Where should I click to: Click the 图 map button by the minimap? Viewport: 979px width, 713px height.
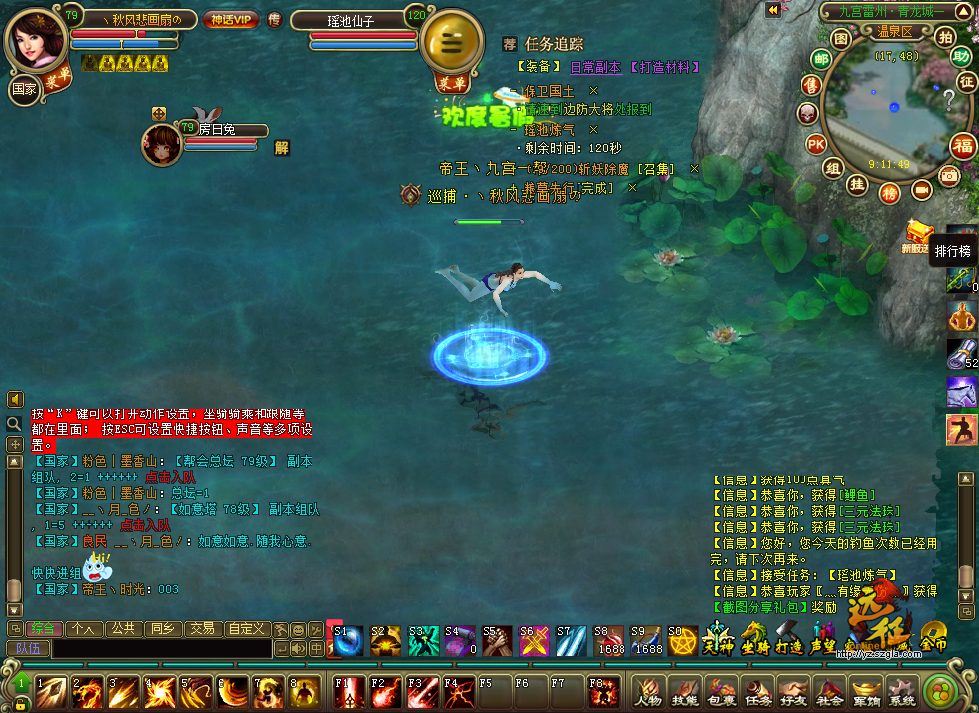coord(840,38)
